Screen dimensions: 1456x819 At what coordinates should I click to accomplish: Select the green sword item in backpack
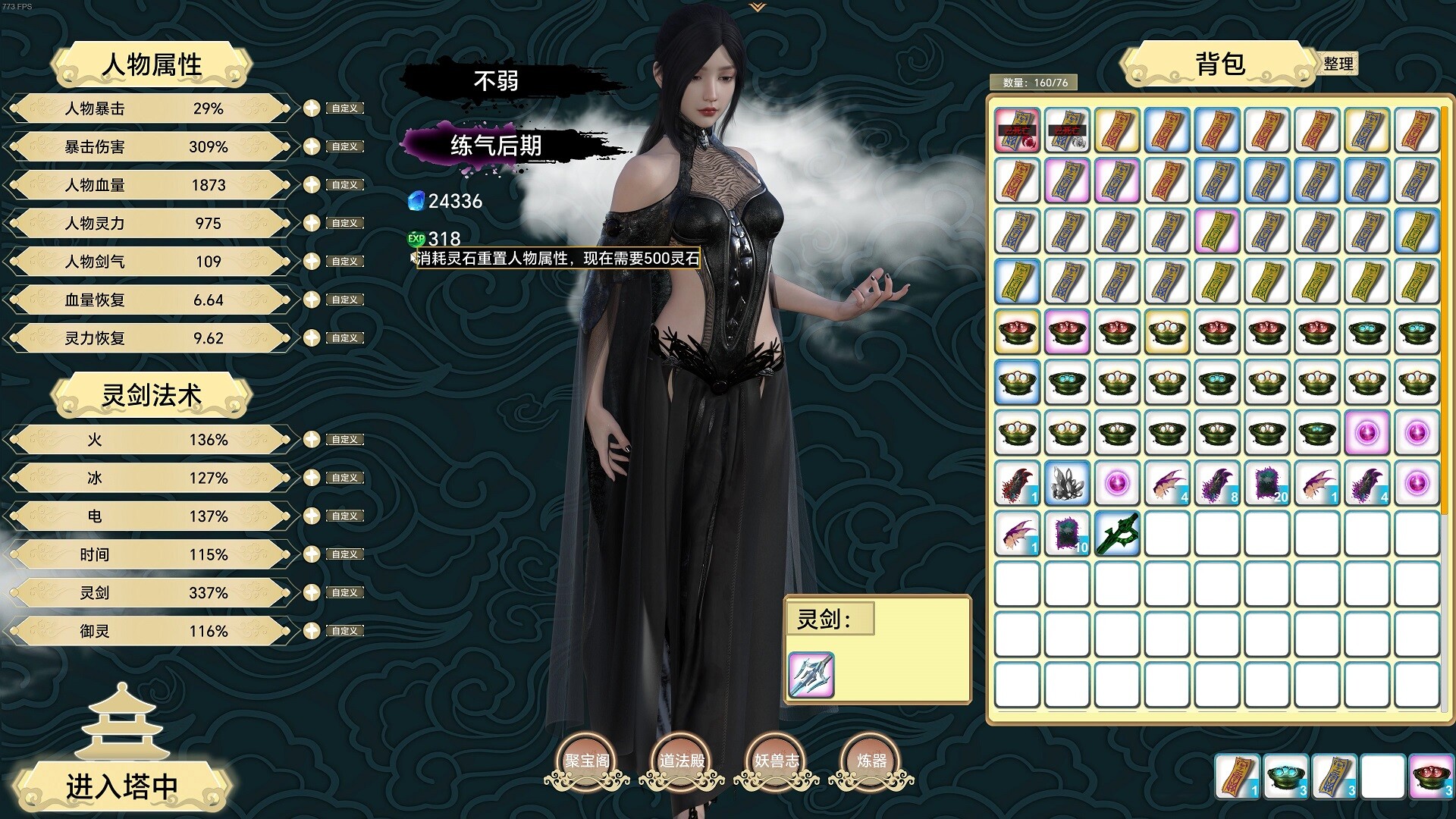pos(1117,533)
